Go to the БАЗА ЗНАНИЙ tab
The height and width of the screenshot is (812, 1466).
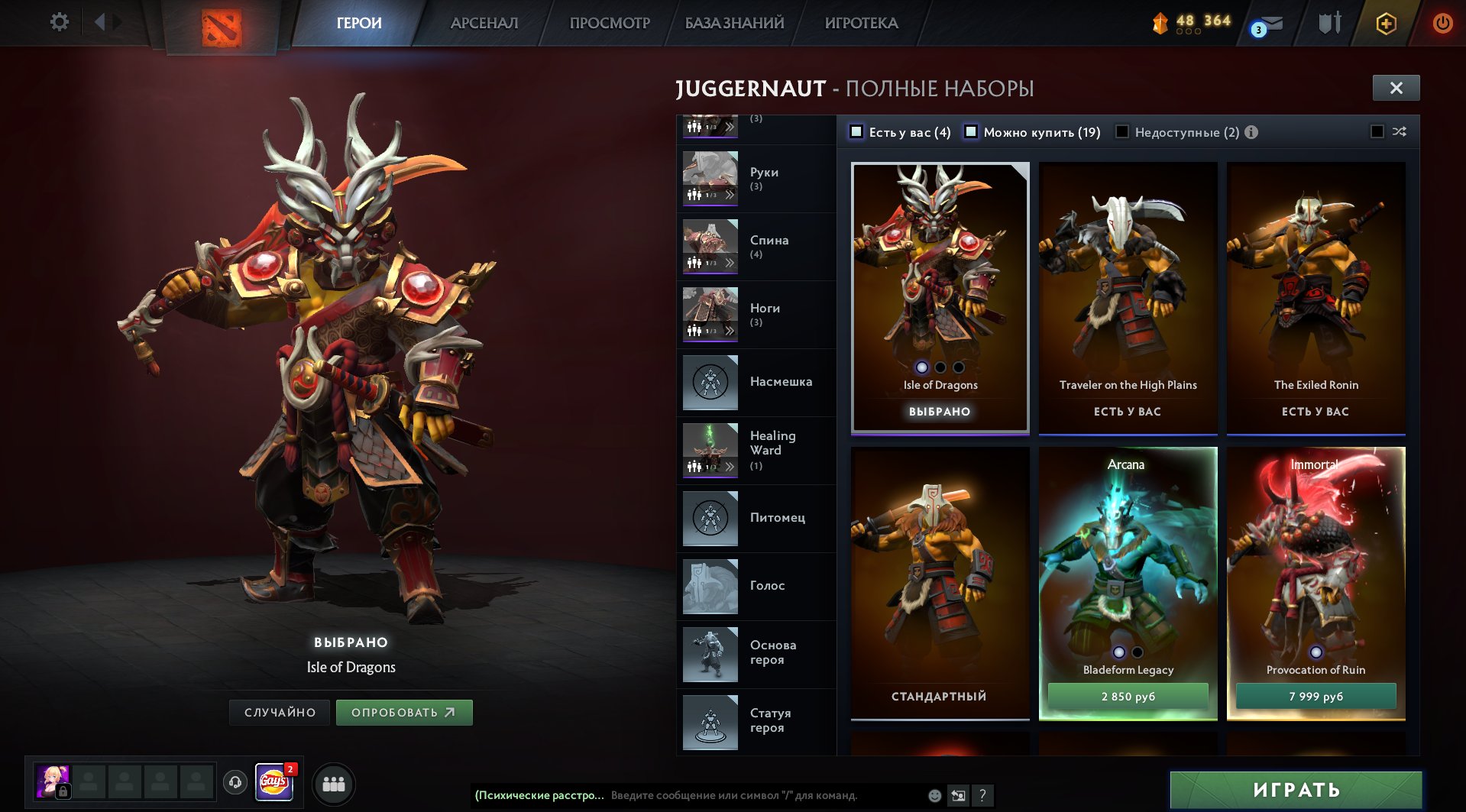tap(734, 23)
